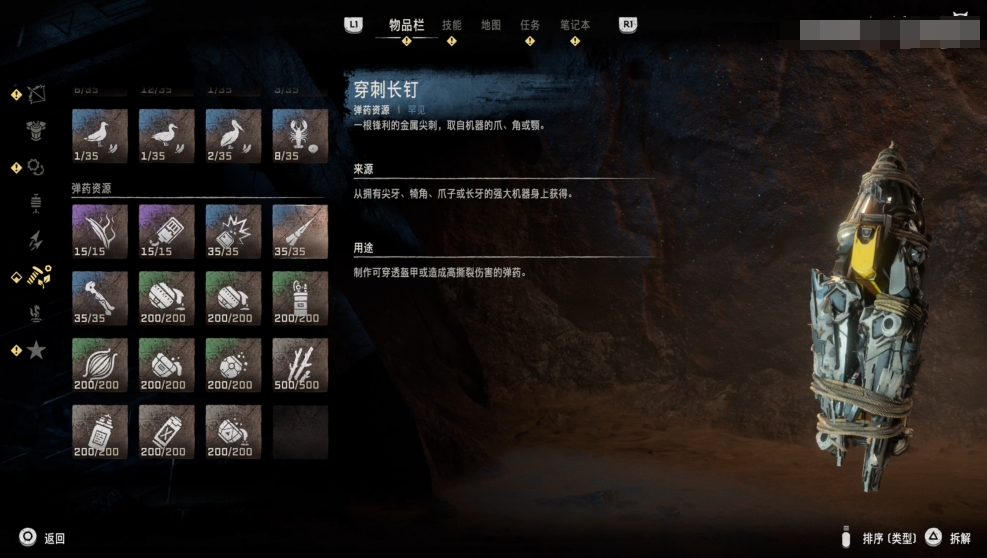
Task: Go to the 任务 tab
Action: [530, 25]
